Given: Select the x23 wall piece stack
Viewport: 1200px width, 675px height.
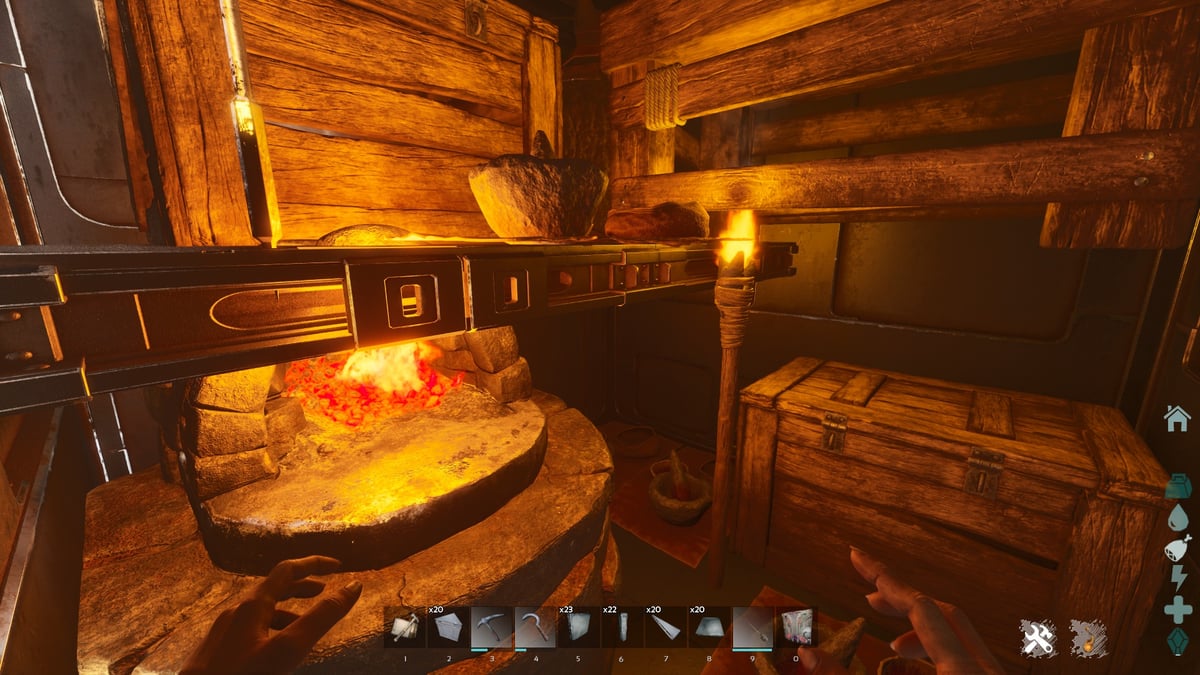Looking at the screenshot, I should click(x=578, y=627).
